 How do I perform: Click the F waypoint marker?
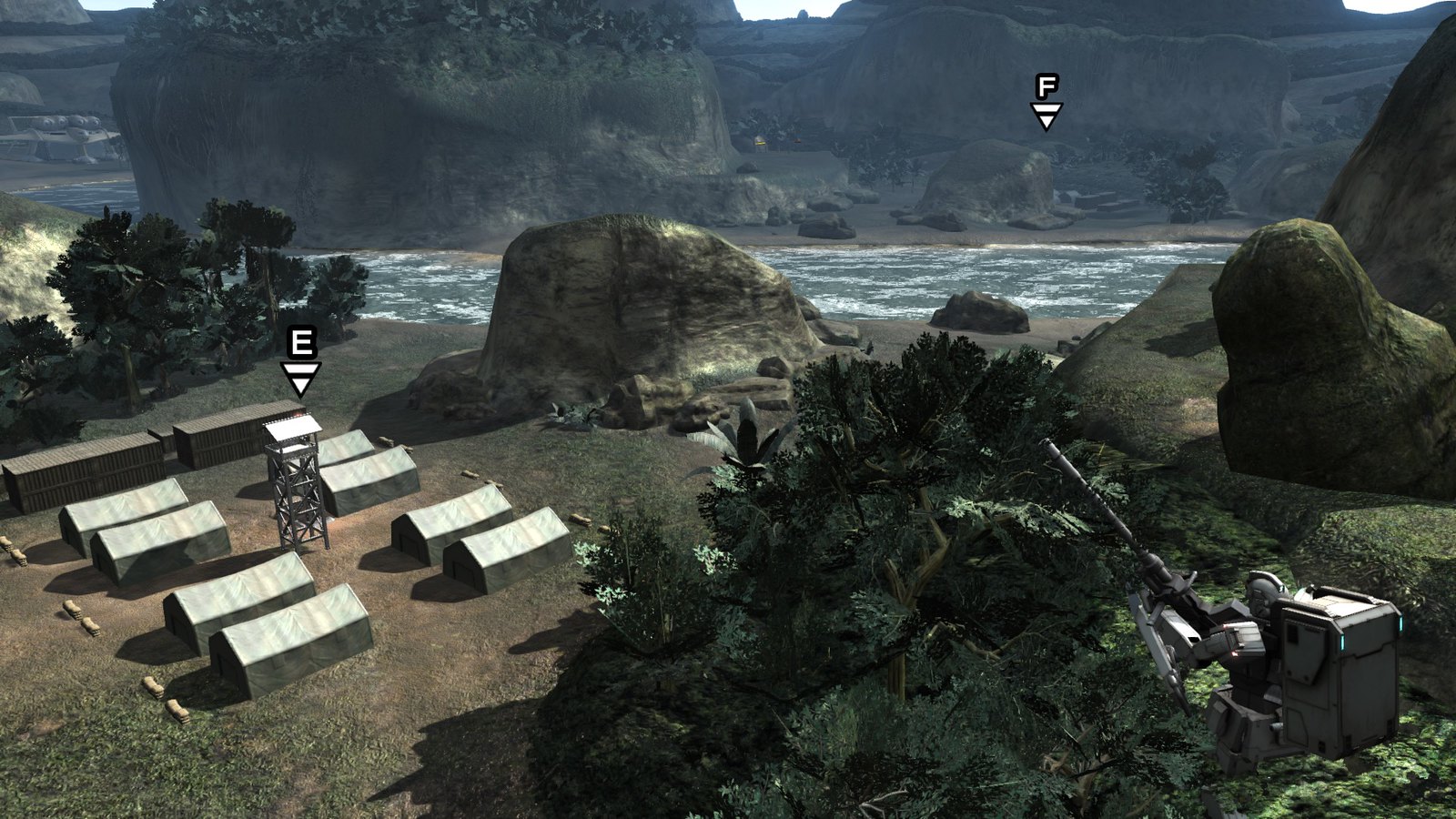coord(1046,102)
